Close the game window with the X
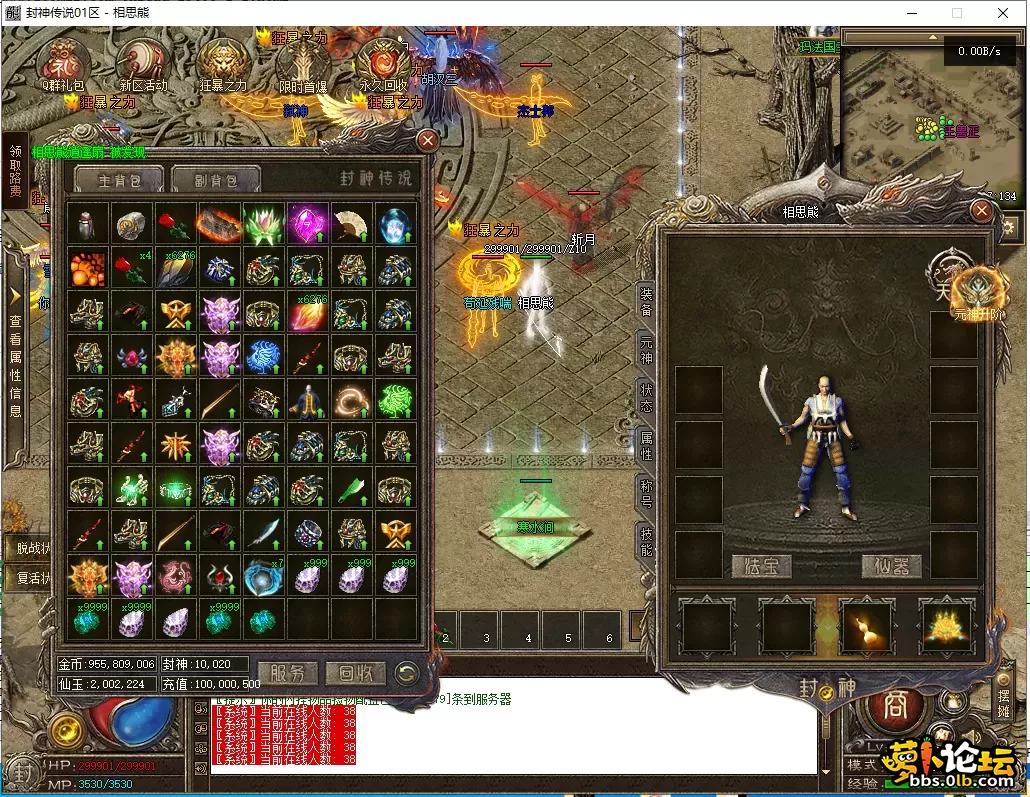 point(1003,13)
